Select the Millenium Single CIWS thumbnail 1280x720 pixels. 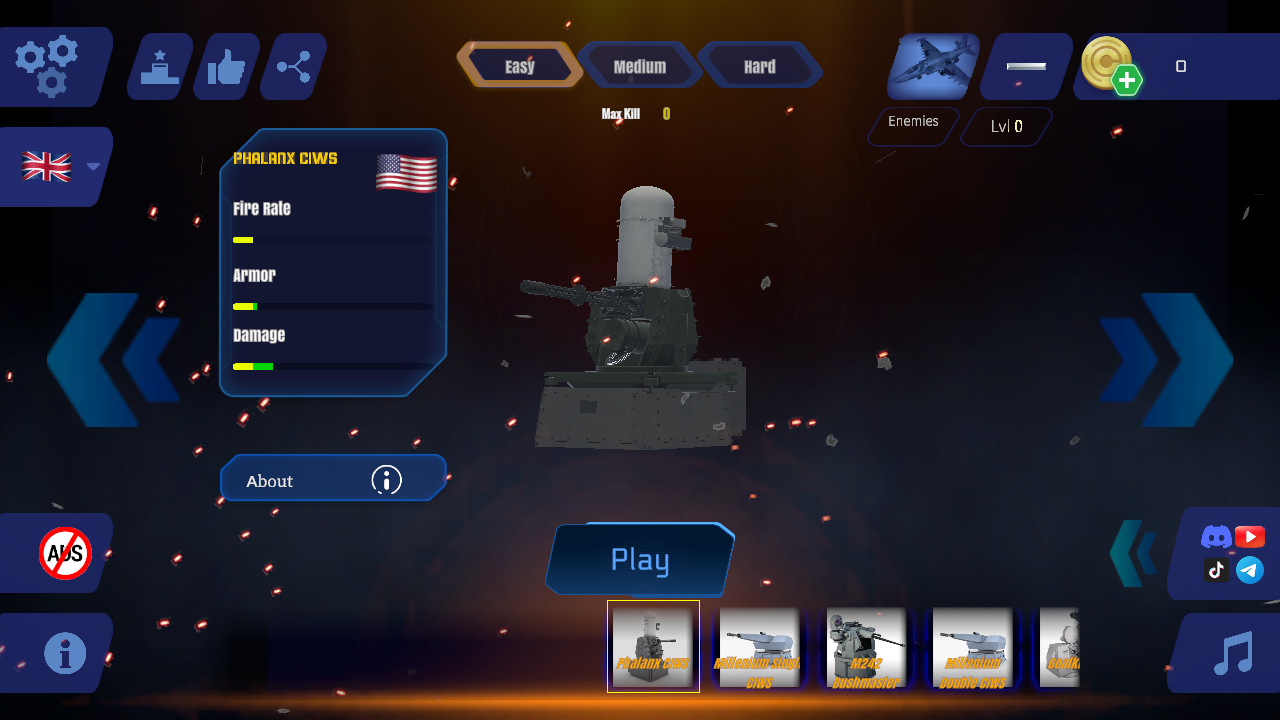point(759,647)
